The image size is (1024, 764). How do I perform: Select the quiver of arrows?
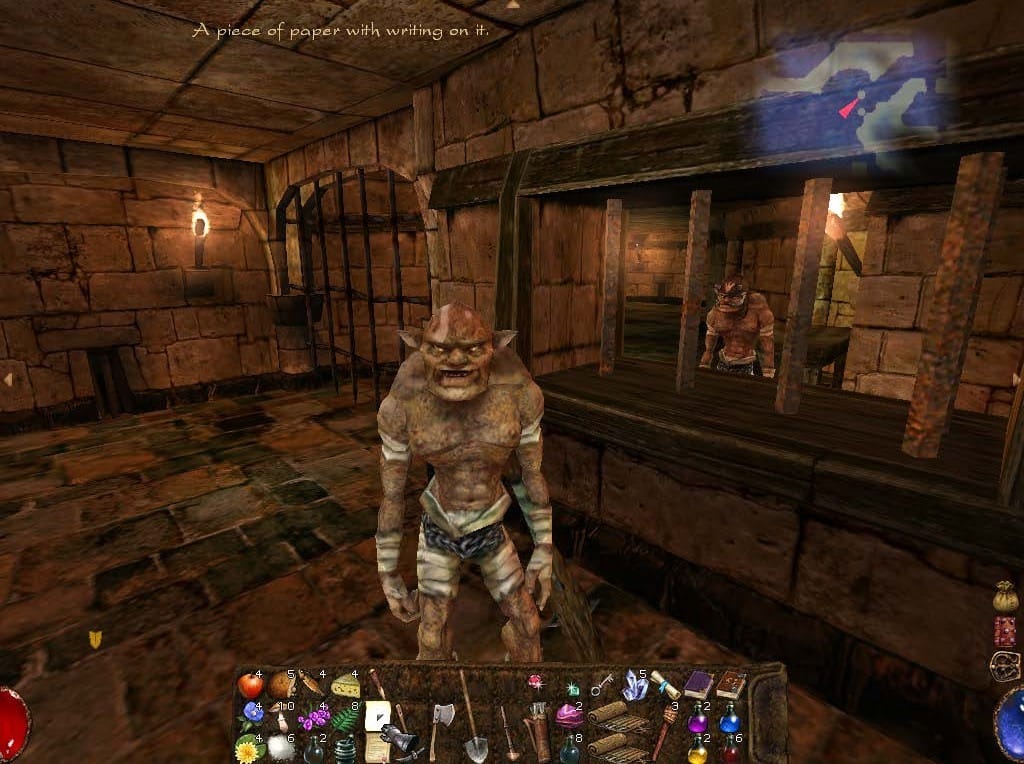click(539, 738)
